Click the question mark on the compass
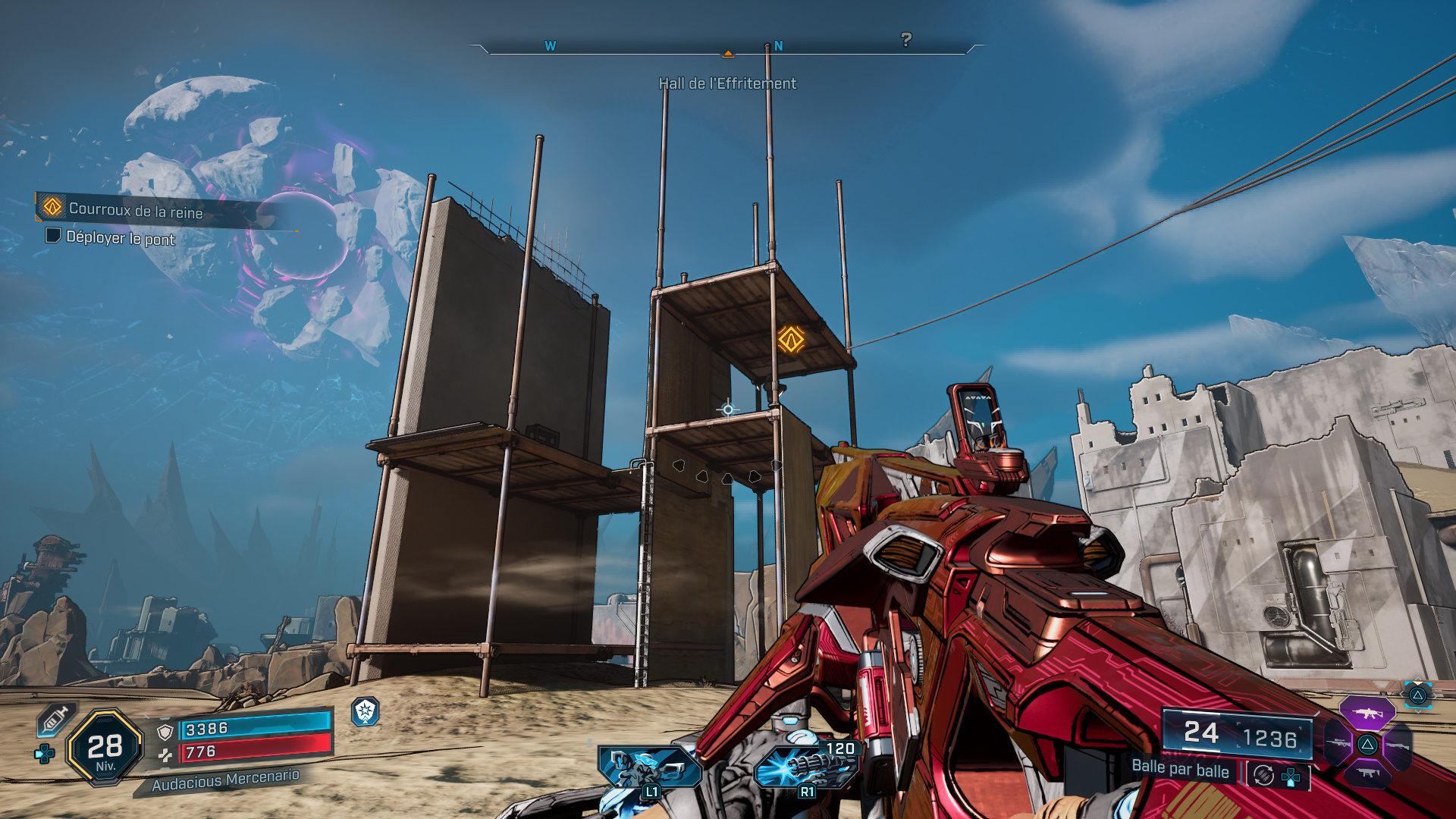Screen dimensions: 1456x819 [x=906, y=39]
